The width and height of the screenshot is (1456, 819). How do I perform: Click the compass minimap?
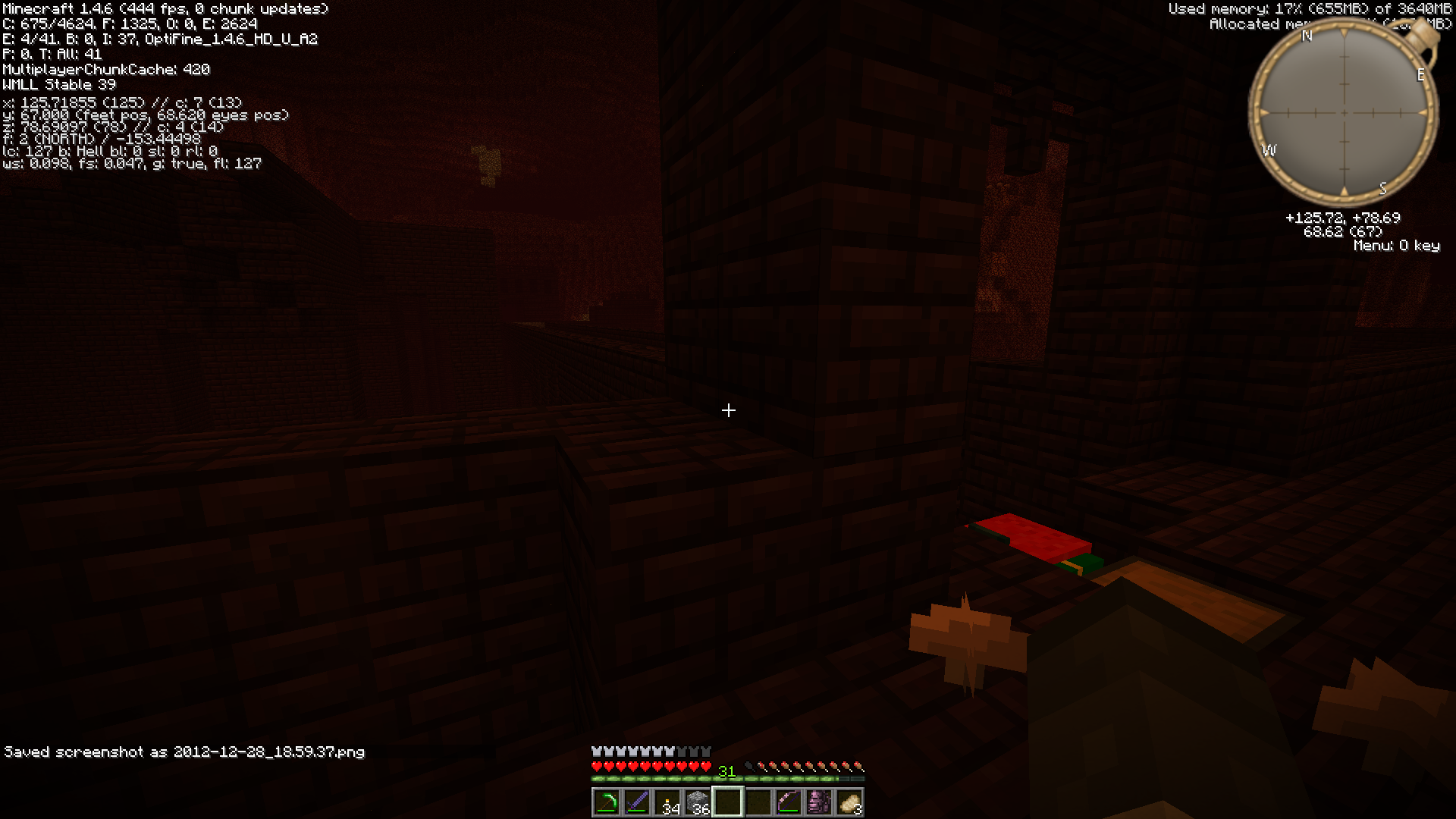point(1344,113)
